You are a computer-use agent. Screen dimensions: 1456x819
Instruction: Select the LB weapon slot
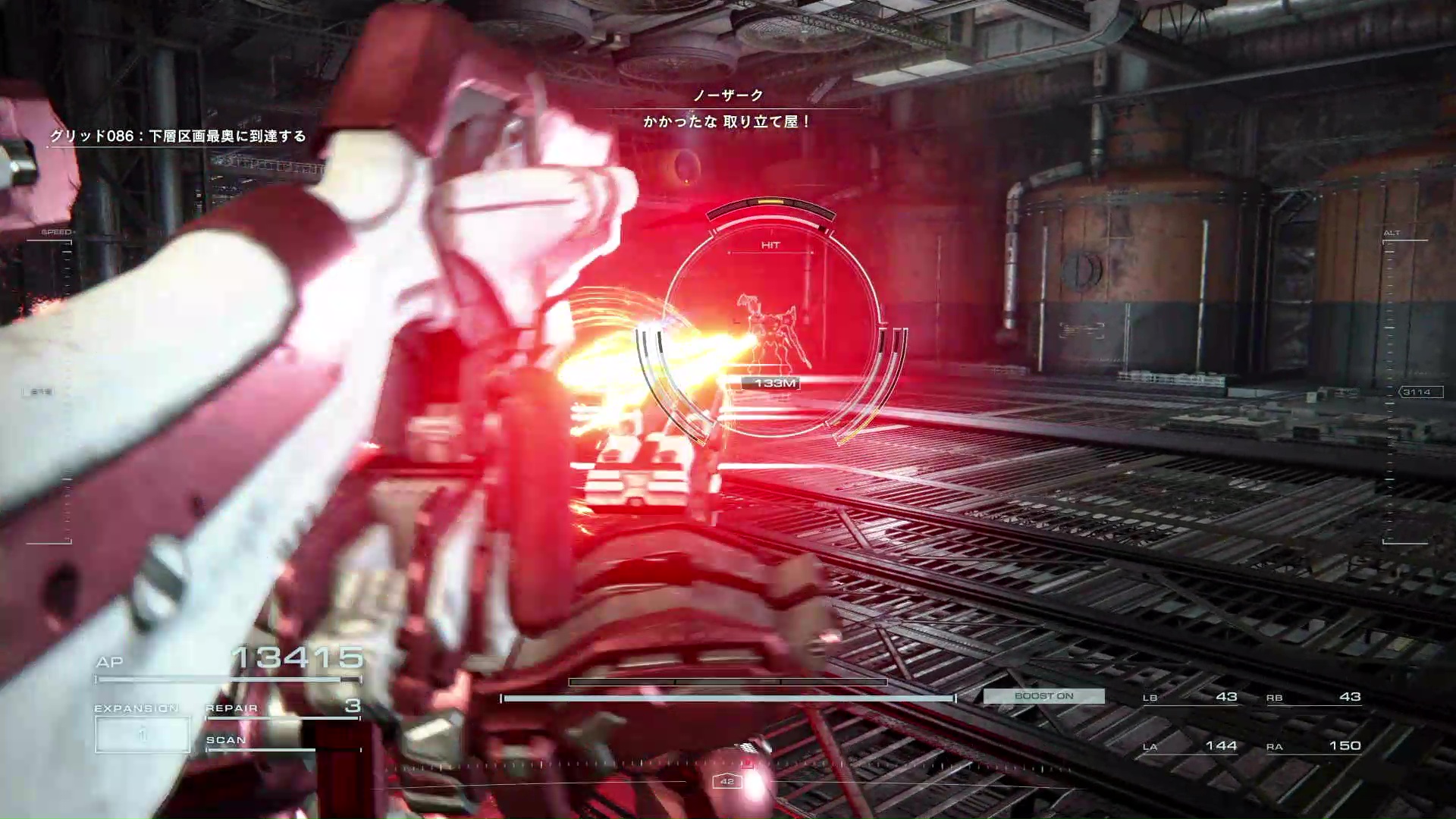click(1190, 698)
